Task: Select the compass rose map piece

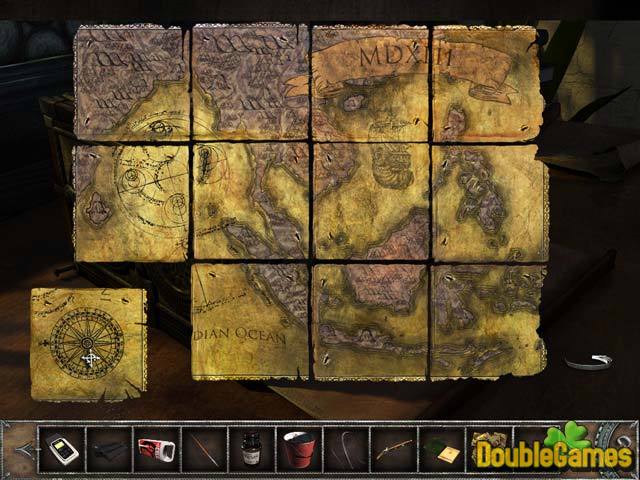Action: pos(88,342)
